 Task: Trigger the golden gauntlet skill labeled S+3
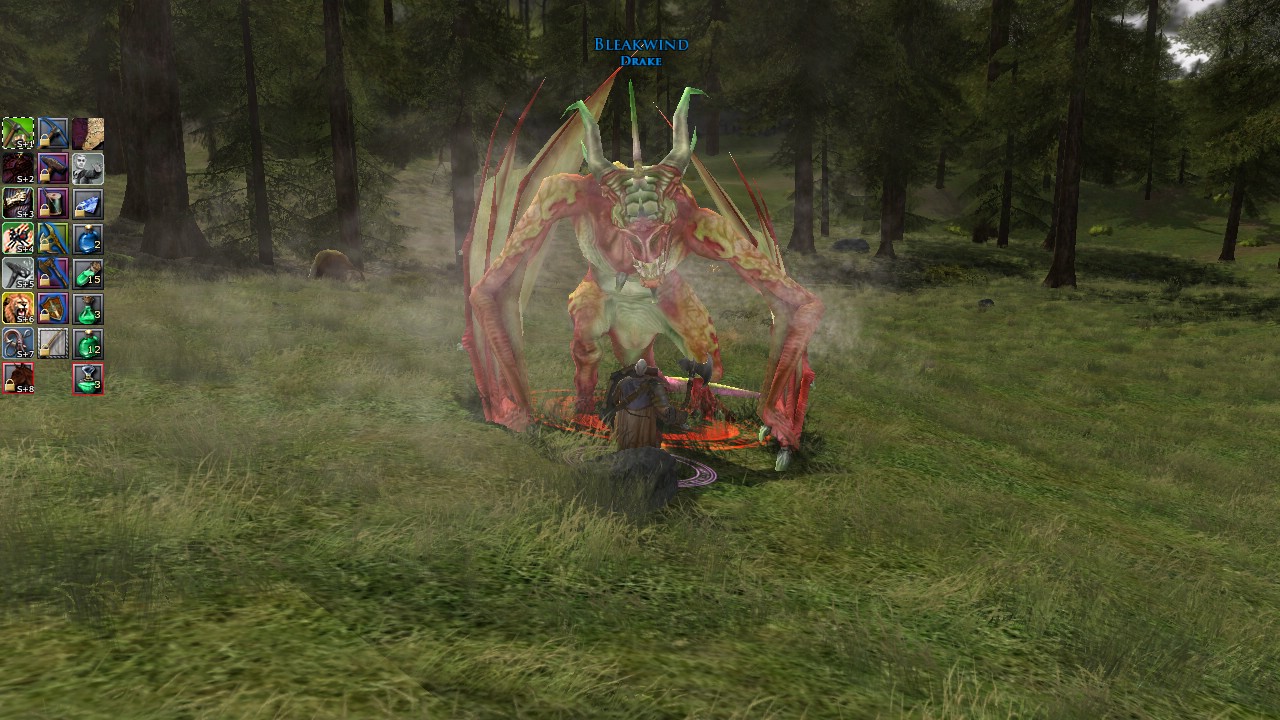18,203
